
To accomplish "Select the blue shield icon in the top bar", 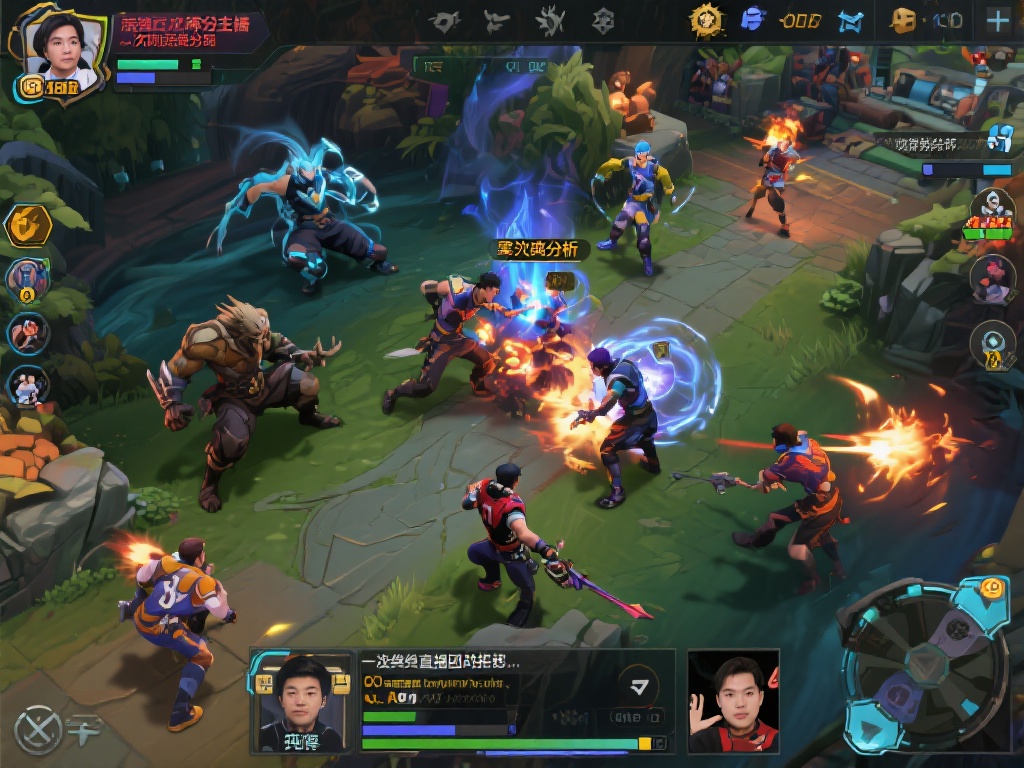I will point(752,20).
